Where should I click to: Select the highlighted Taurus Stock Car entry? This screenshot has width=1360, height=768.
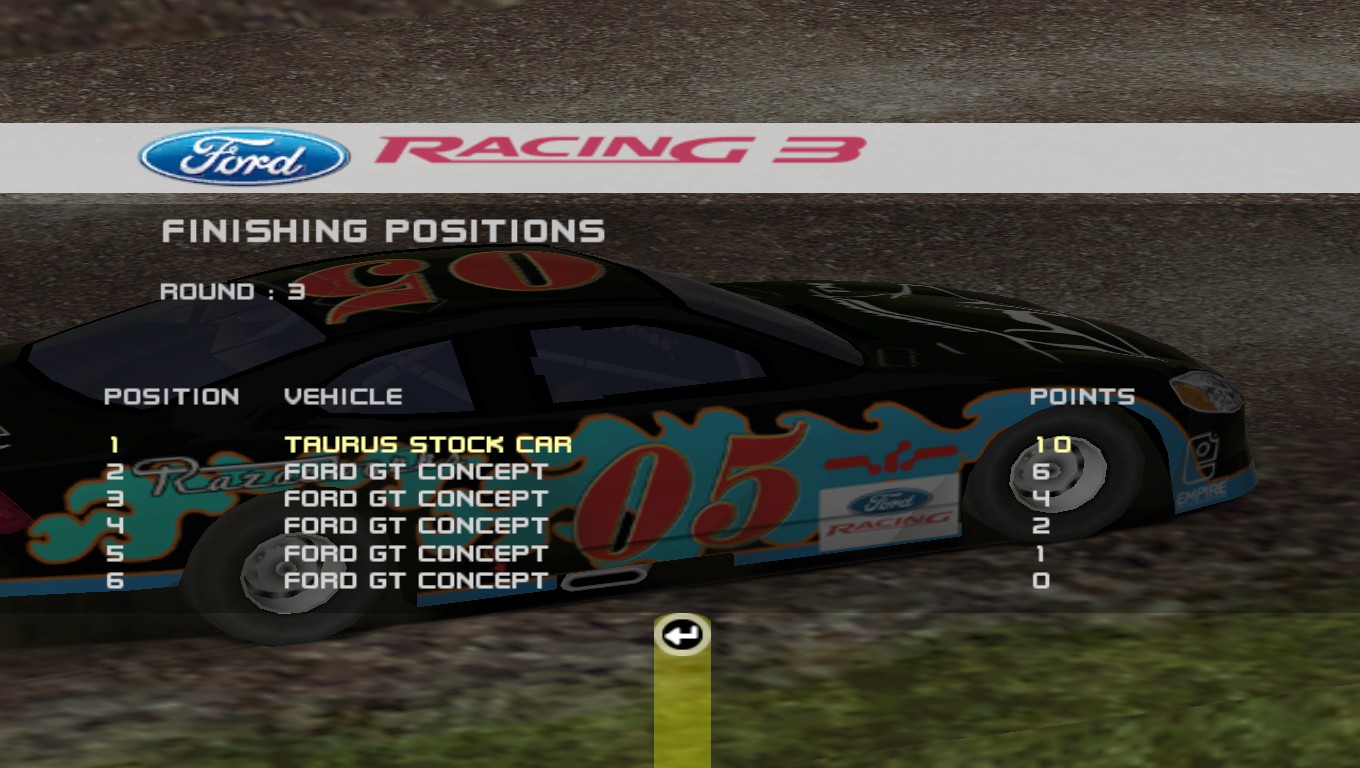(428, 444)
